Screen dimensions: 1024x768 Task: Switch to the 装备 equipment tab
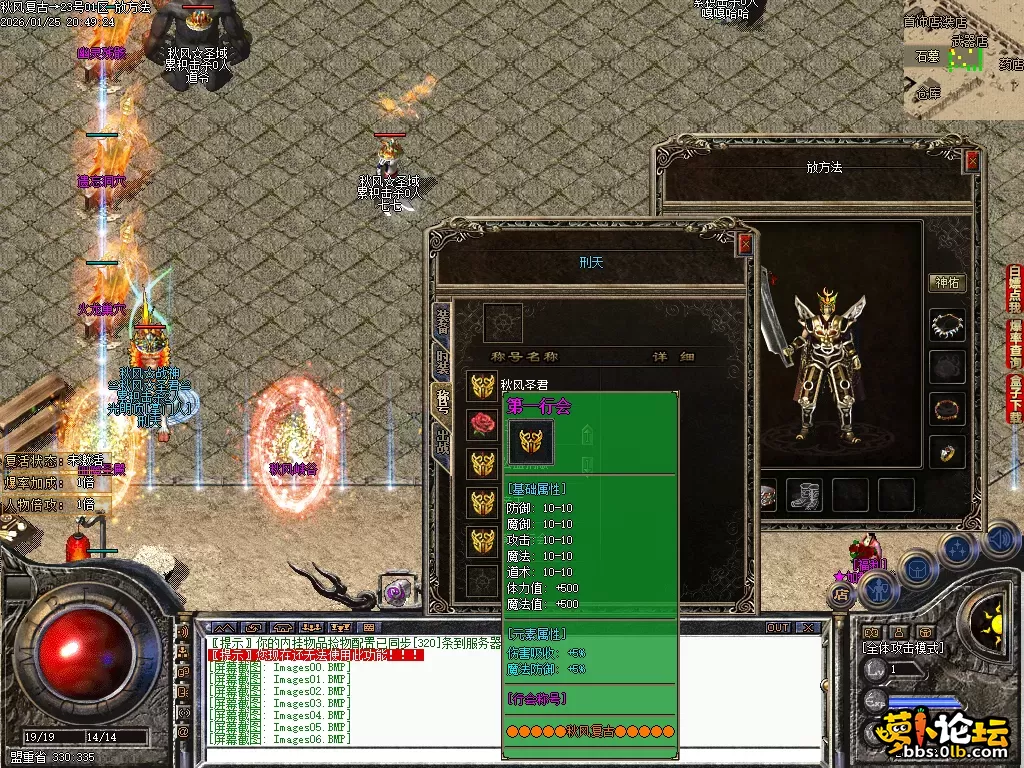click(442, 319)
